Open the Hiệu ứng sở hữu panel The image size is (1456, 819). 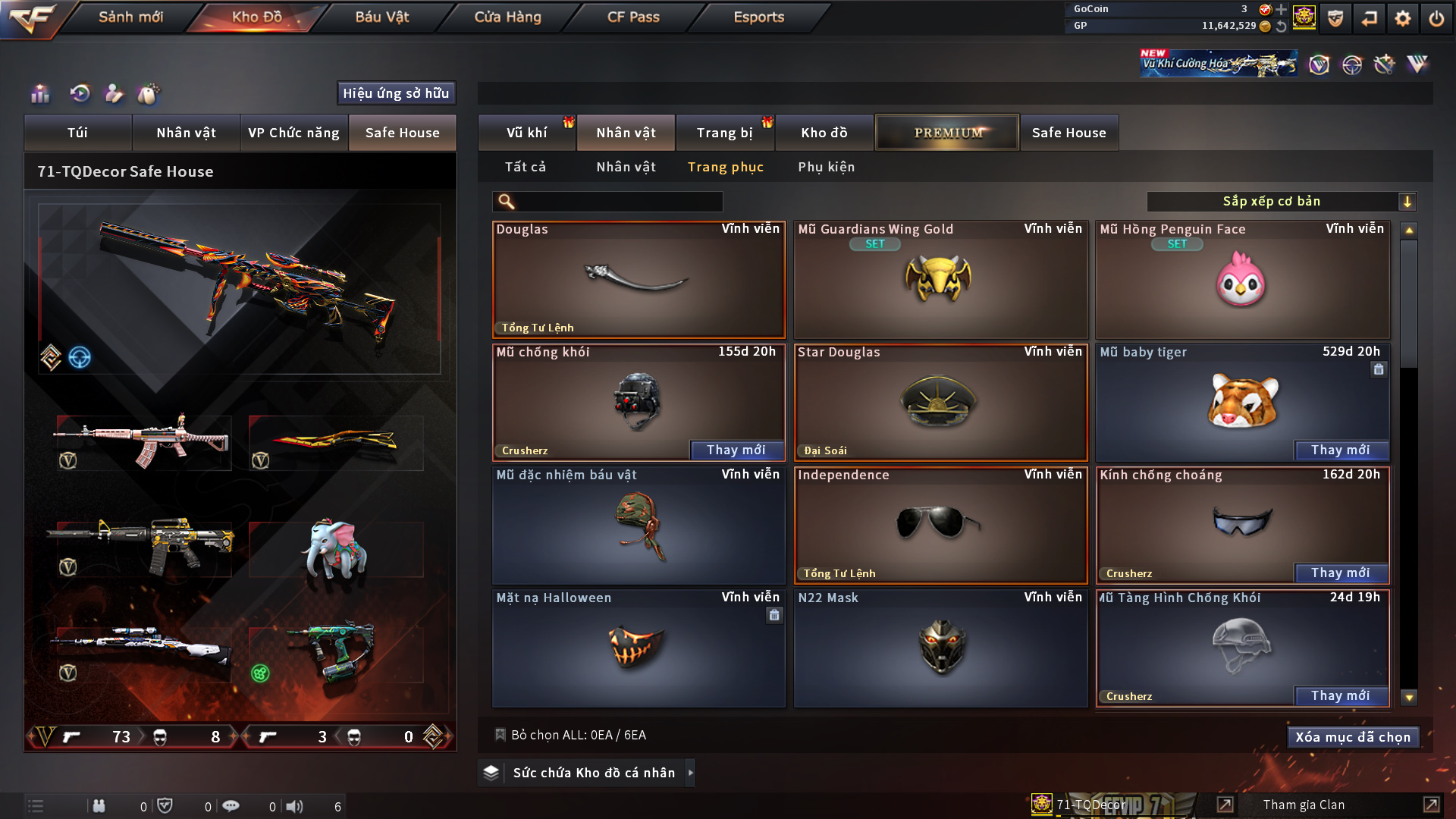tap(396, 93)
